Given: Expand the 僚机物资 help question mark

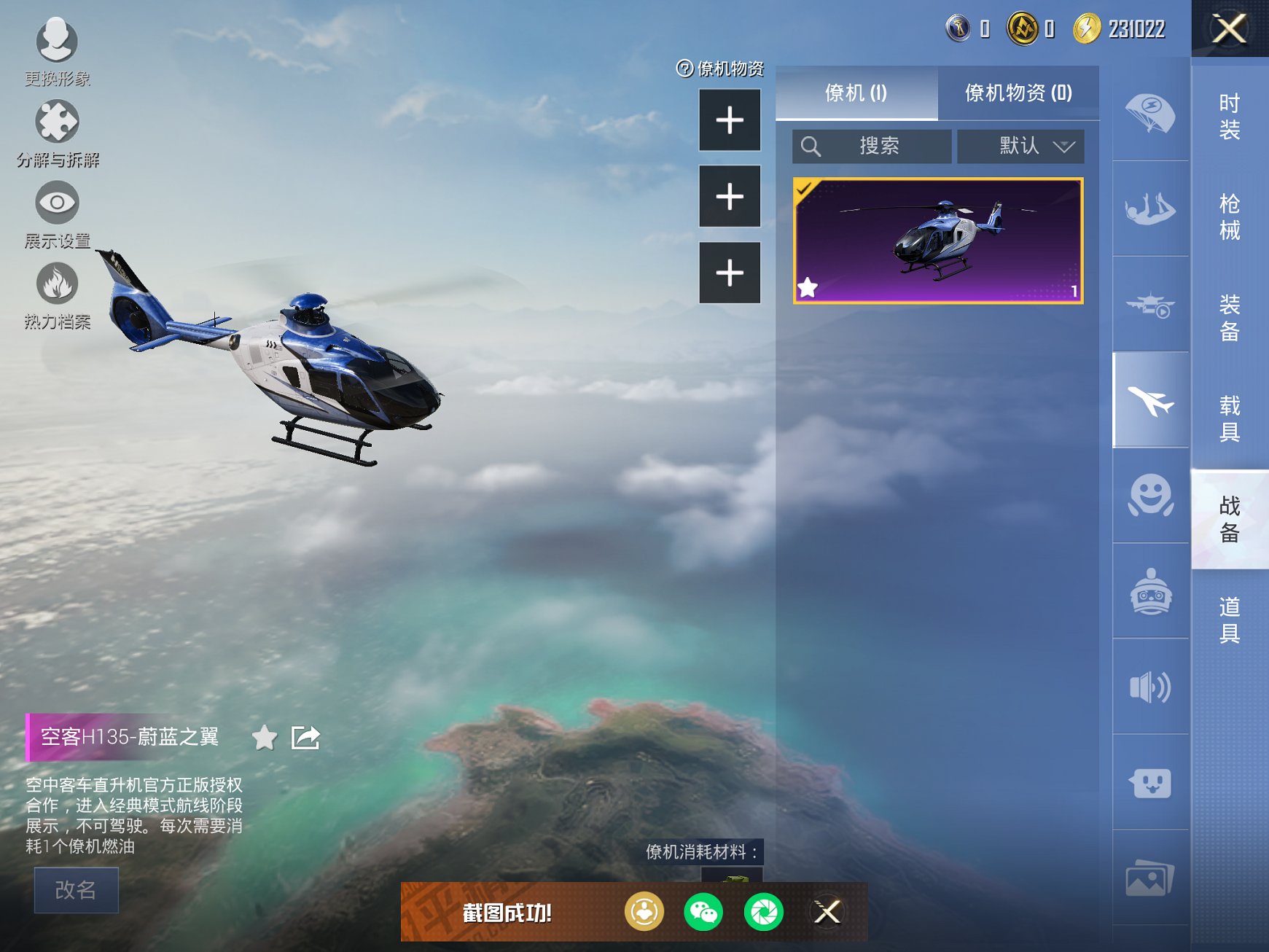Looking at the screenshot, I should 684,69.
